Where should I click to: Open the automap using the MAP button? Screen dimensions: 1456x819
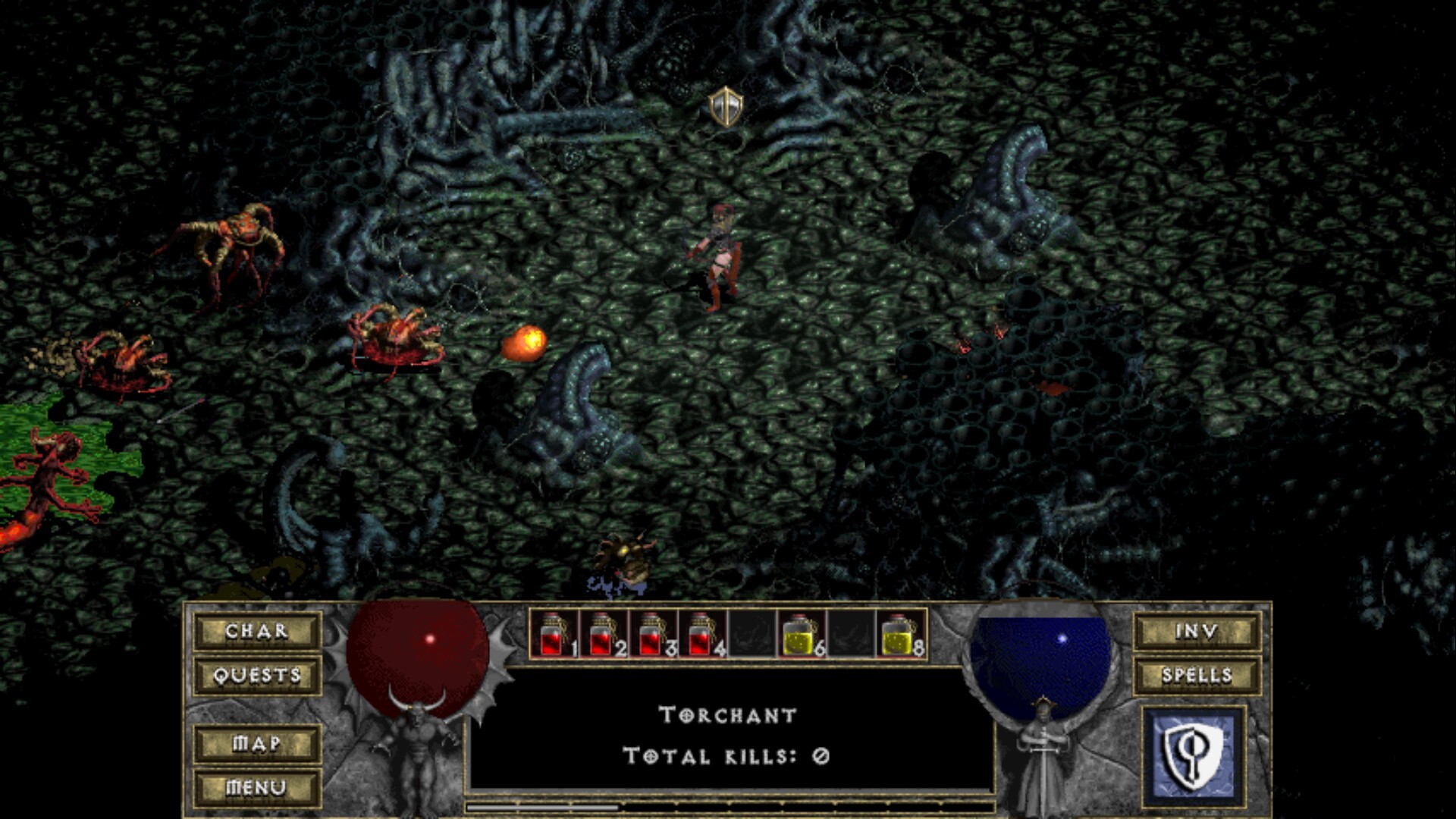click(x=258, y=744)
